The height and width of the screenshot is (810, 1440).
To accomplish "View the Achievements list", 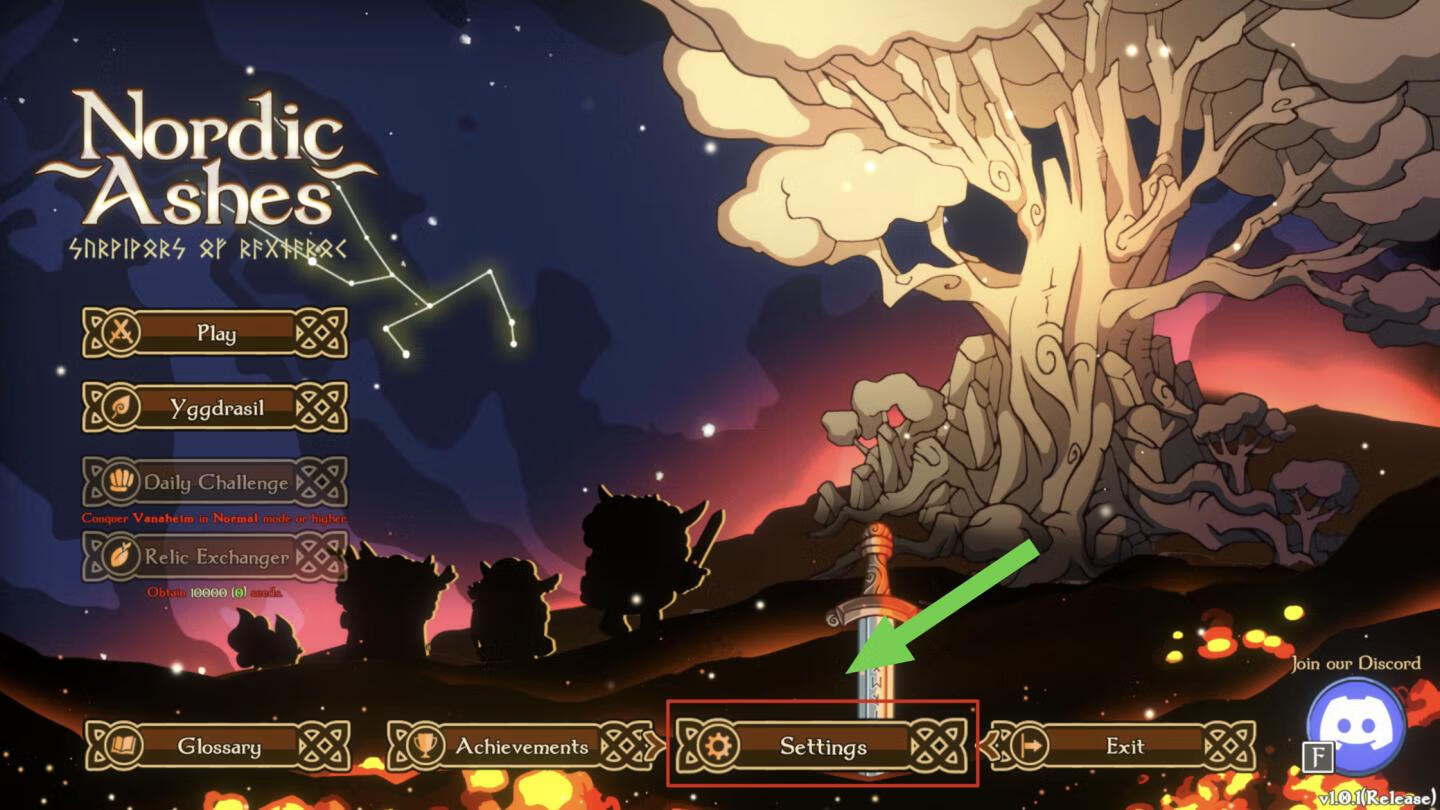I will click(x=521, y=746).
